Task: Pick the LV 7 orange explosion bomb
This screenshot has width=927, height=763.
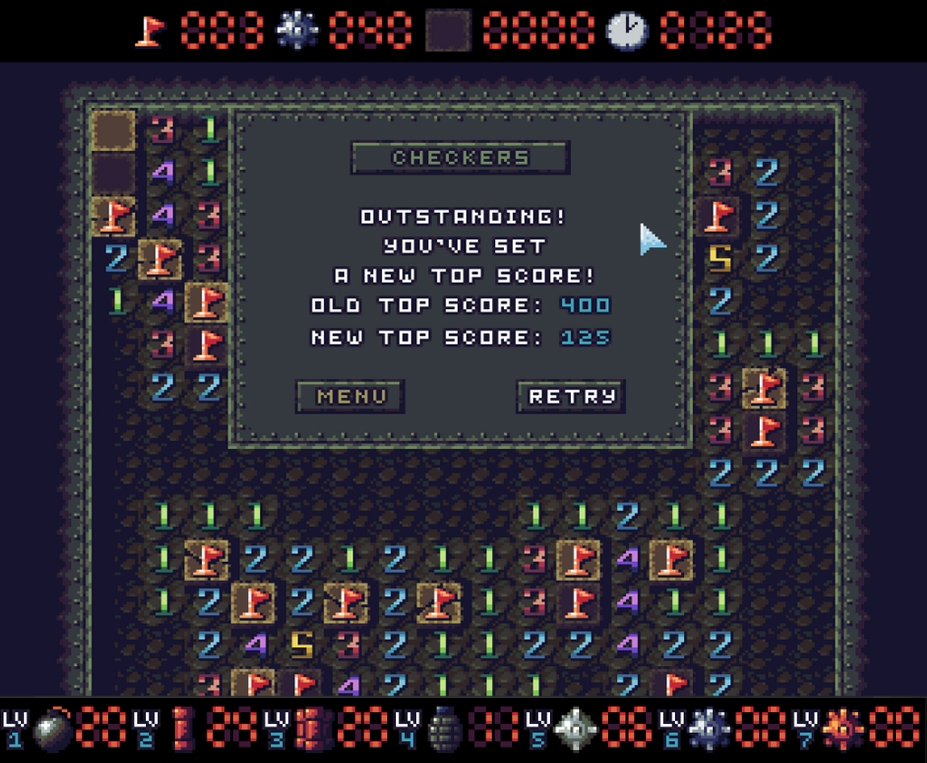Action: pos(840,729)
